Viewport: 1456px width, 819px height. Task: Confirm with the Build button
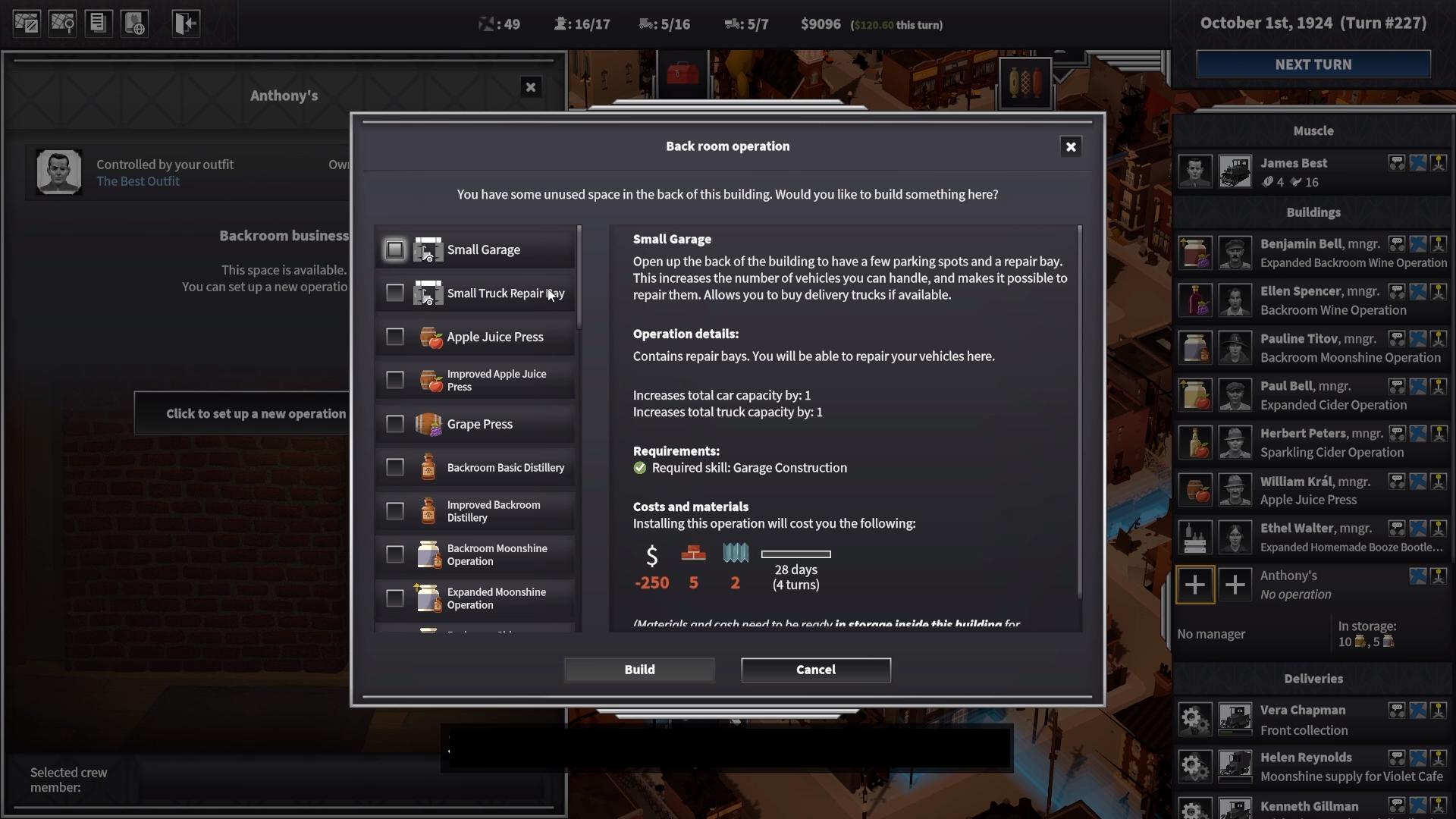[639, 670]
